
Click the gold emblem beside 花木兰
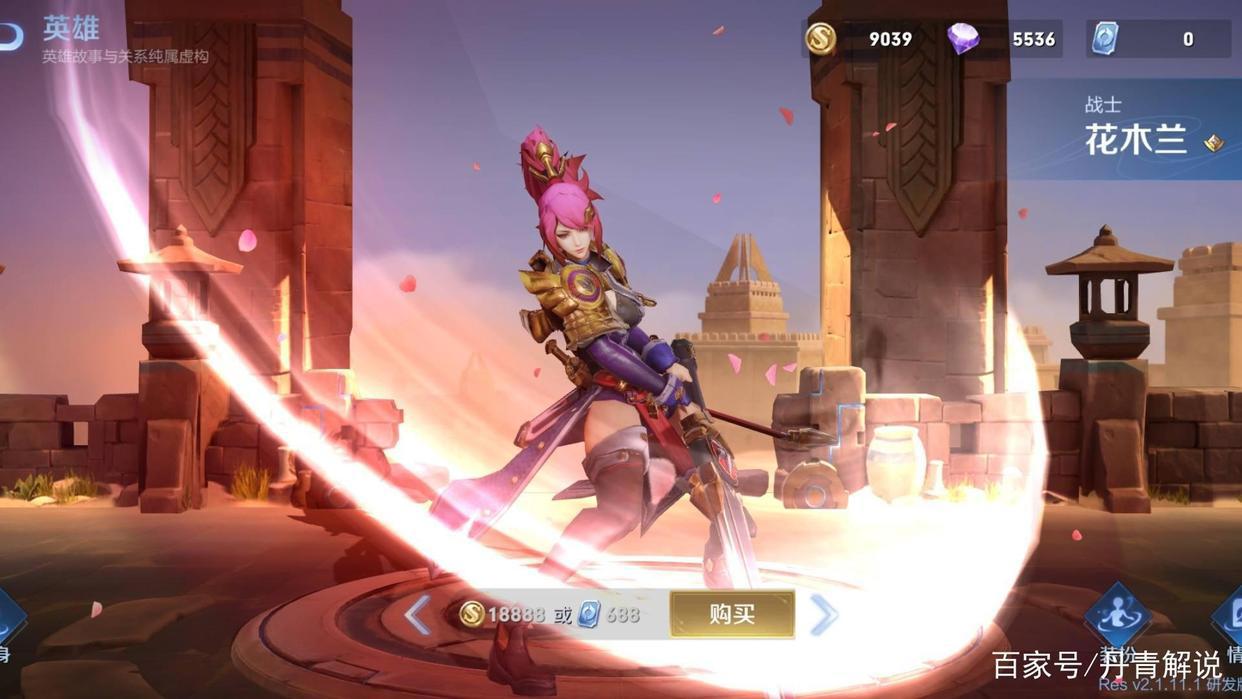[x=1213, y=143]
